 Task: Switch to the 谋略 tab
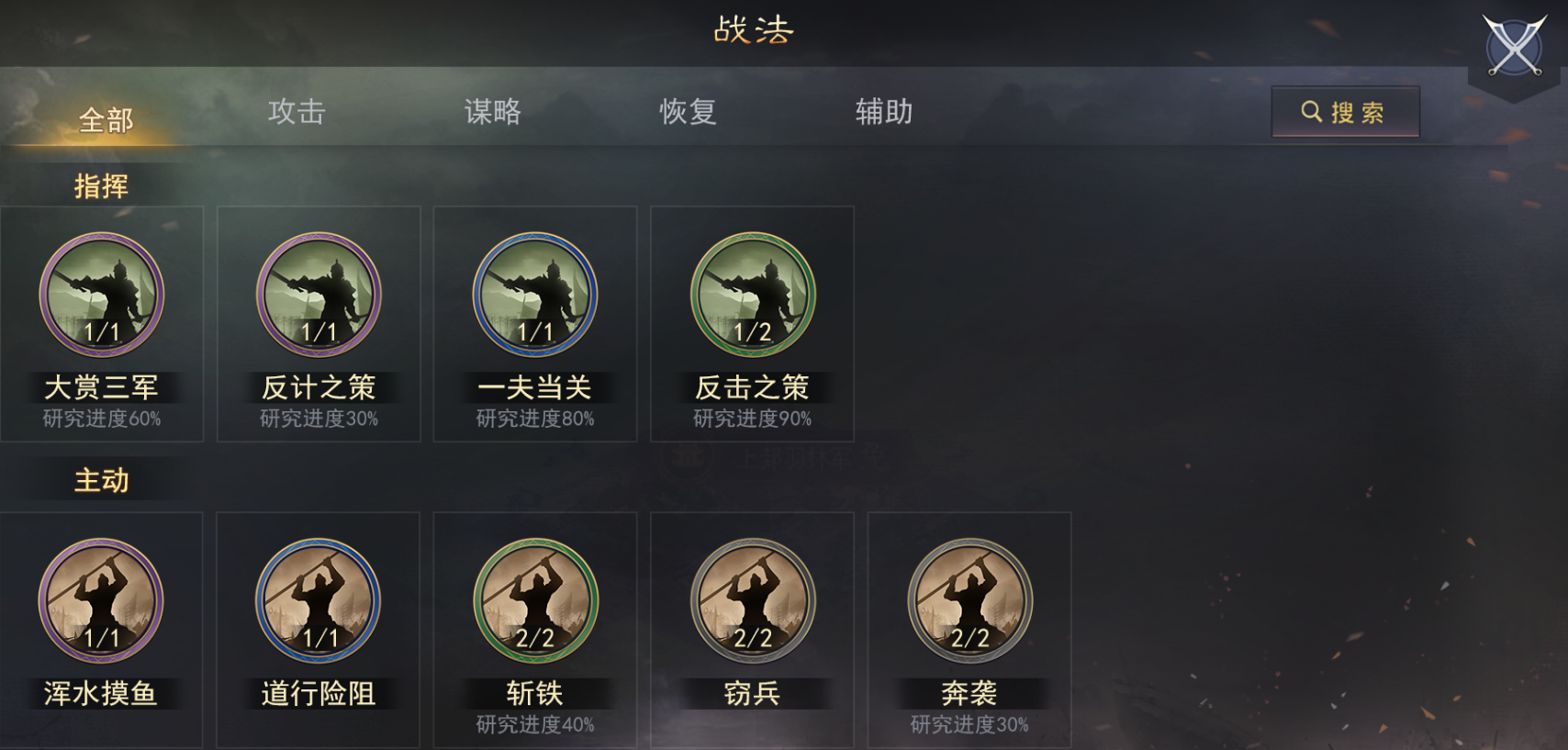coord(493,112)
